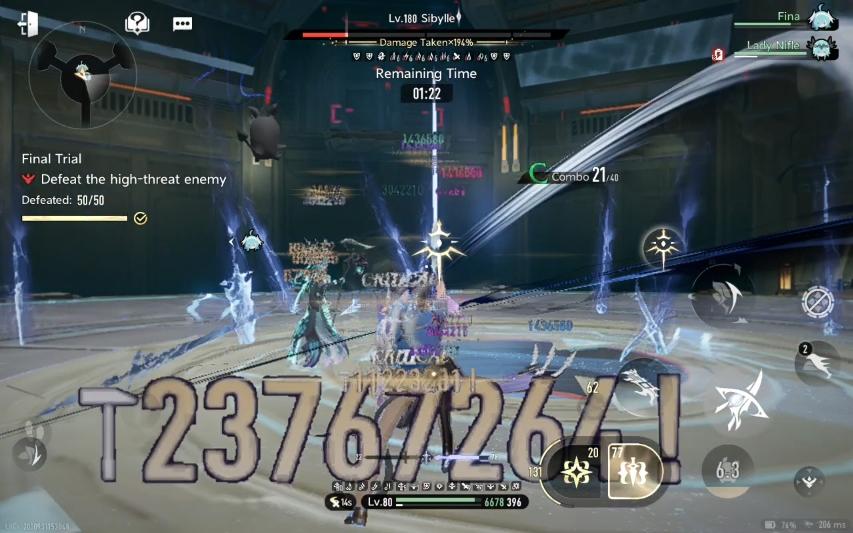This screenshot has width=853, height=533.
Task: Toggle the target lock-on button
Action: 817,301
